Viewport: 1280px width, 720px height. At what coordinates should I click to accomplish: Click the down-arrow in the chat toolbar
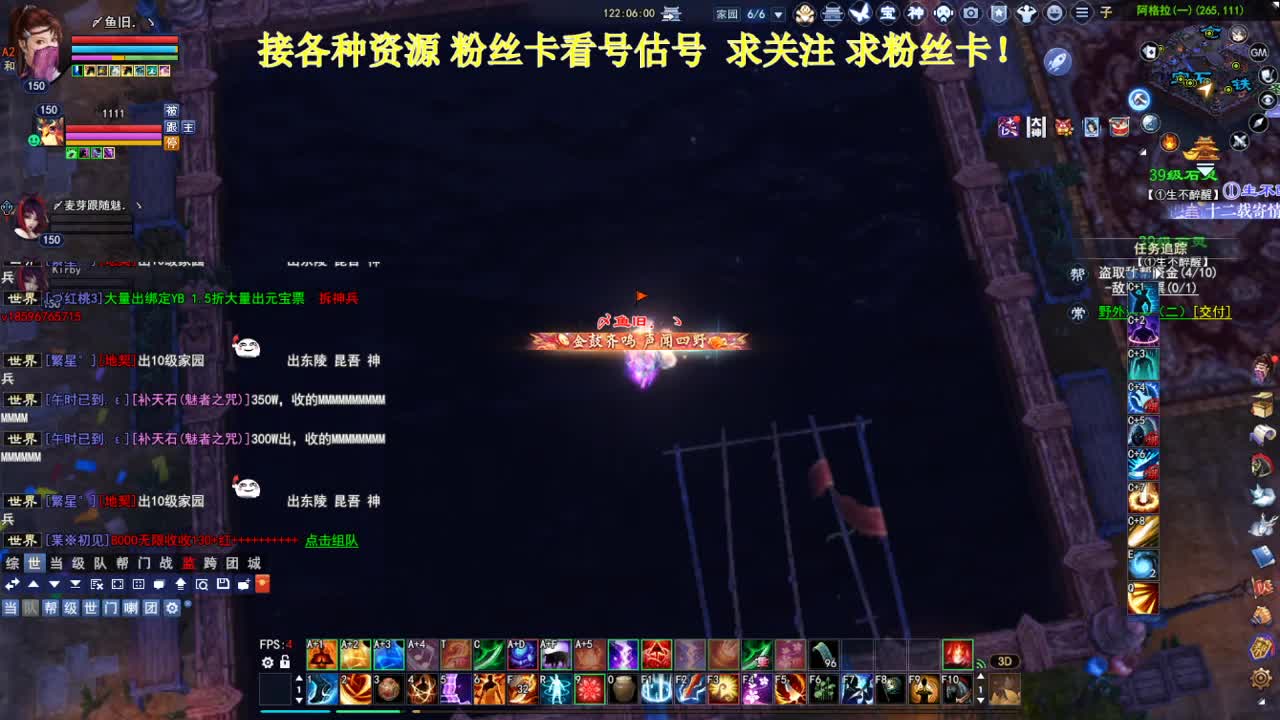(x=54, y=585)
